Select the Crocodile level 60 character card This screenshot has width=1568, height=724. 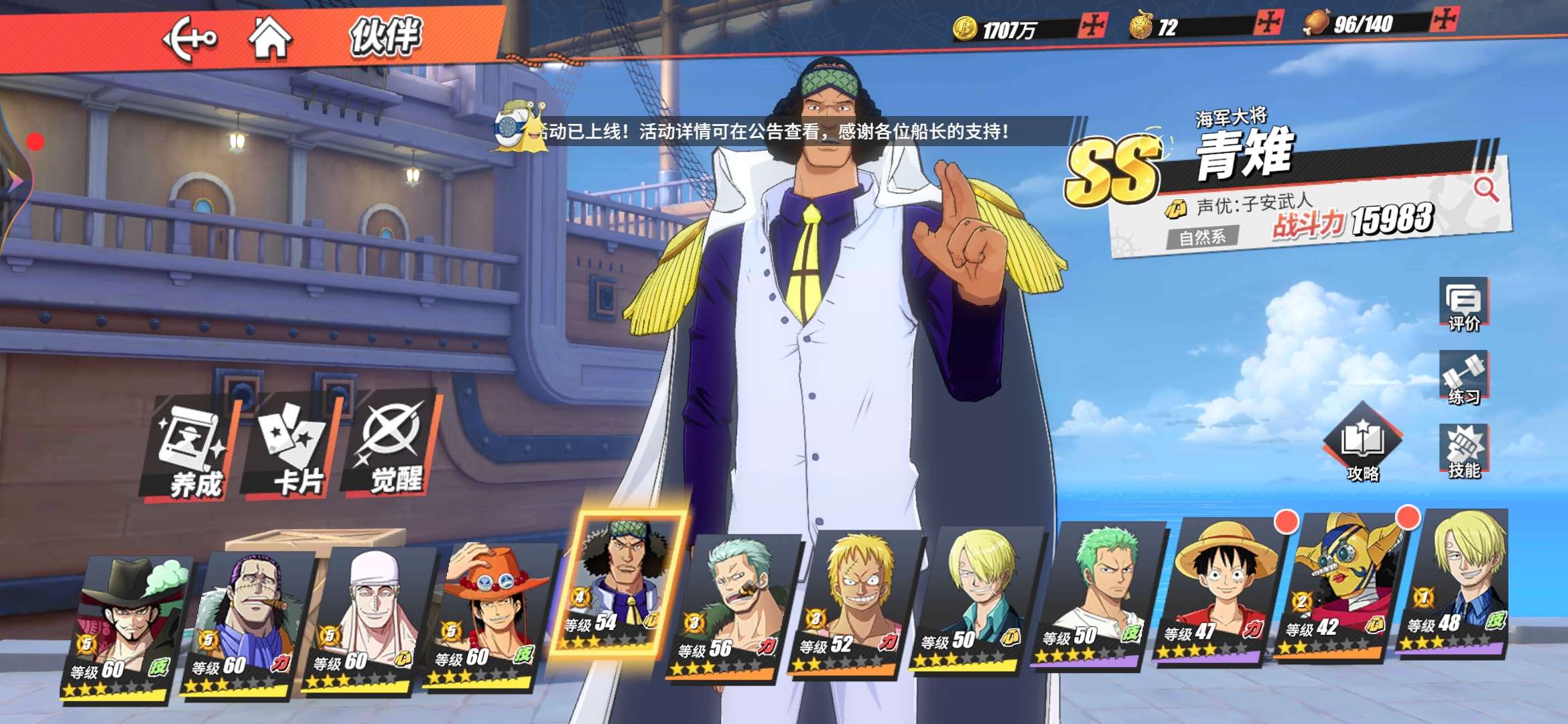[248, 623]
